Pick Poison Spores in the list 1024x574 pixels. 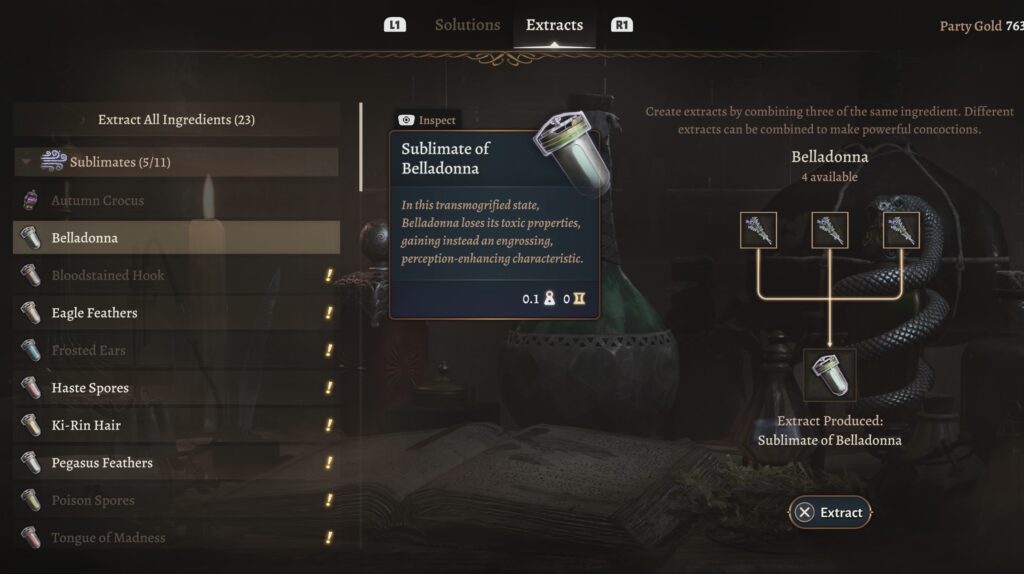(x=93, y=501)
